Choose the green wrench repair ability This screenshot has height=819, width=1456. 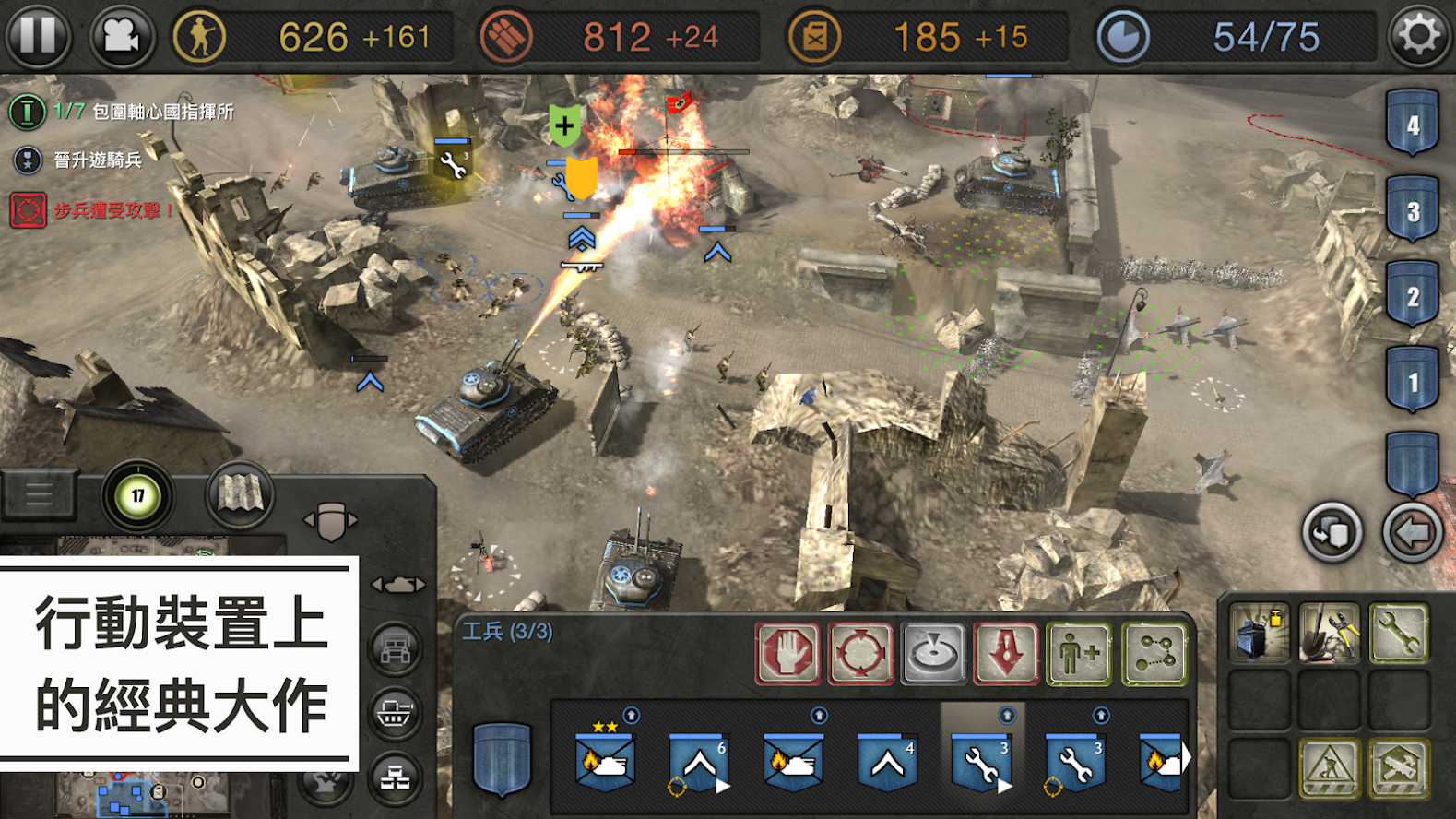pyautogui.click(x=1398, y=633)
